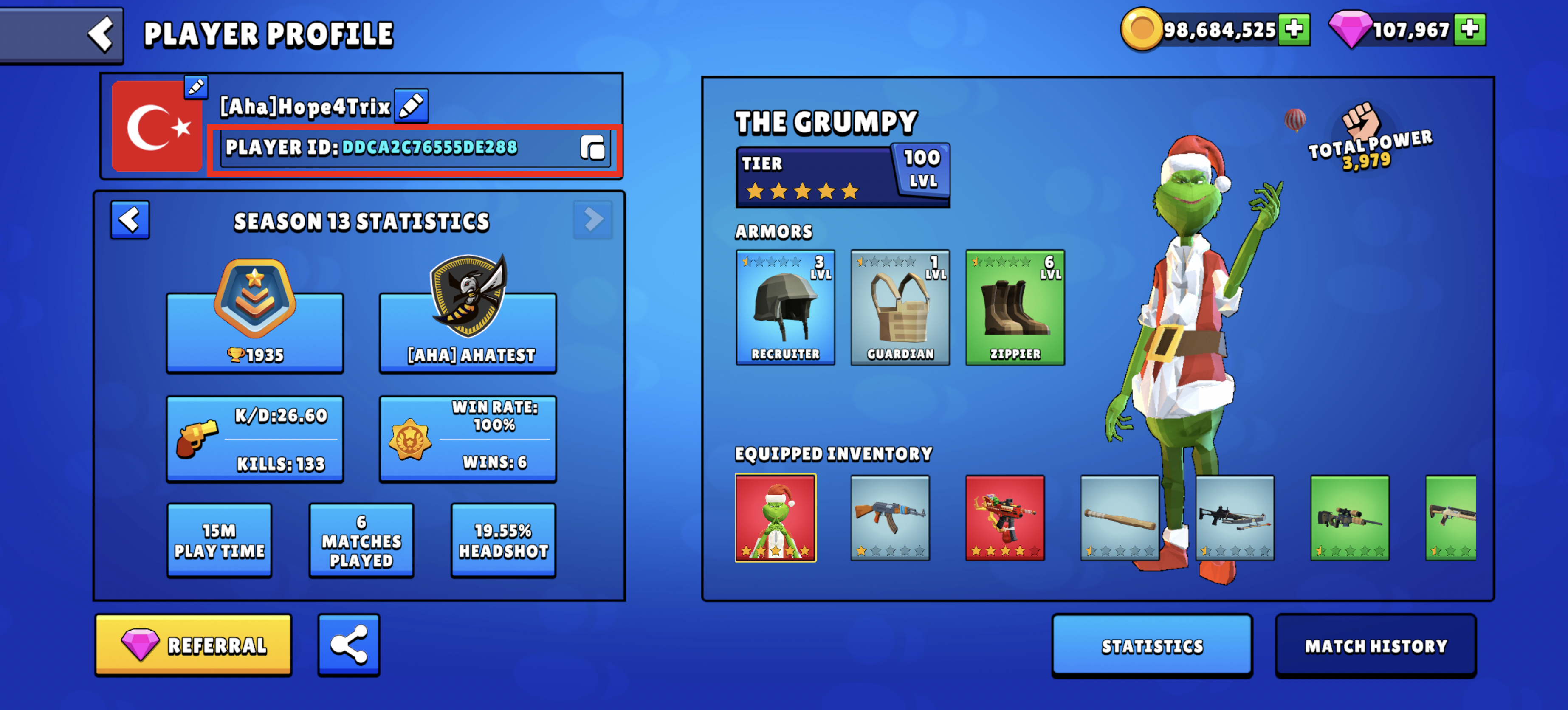Select the Zippier boots armor

pyautogui.click(x=1015, y=307)
